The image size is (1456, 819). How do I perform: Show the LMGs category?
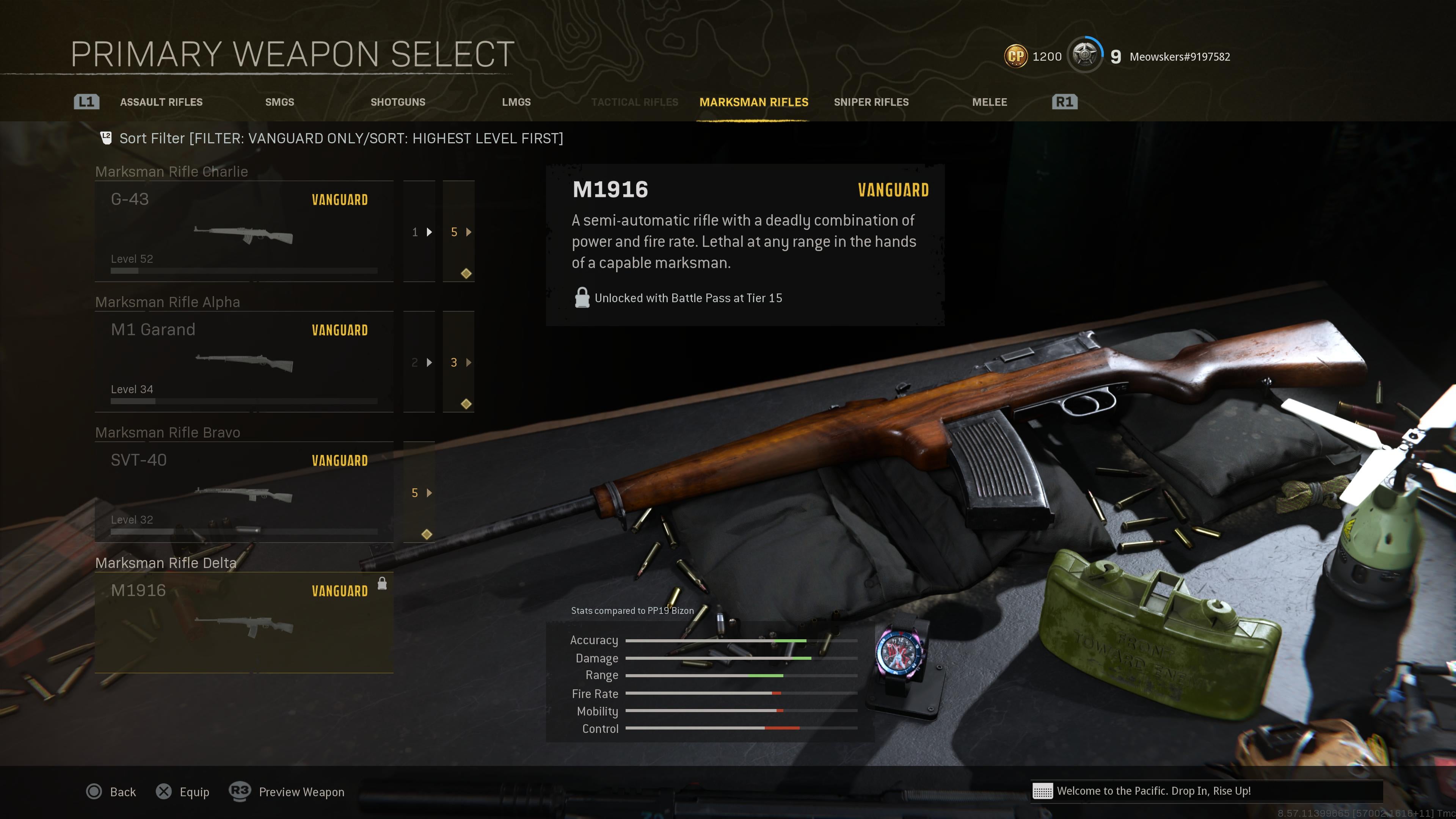[x=516, y=102]
